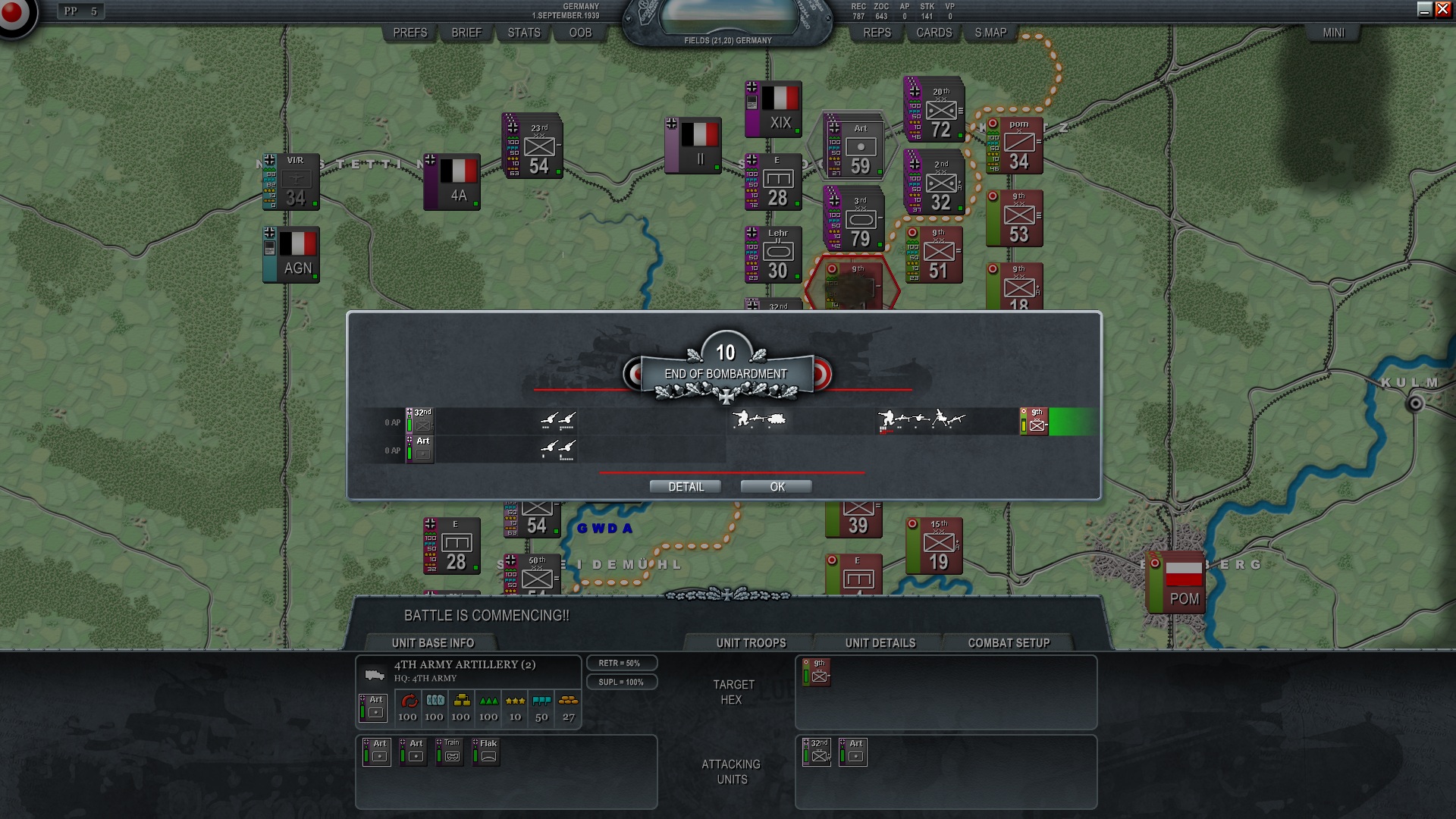This screenshot has width=1456, height=819.
Task: Select the Train unit icon
Action: click(x=450, y=752)
